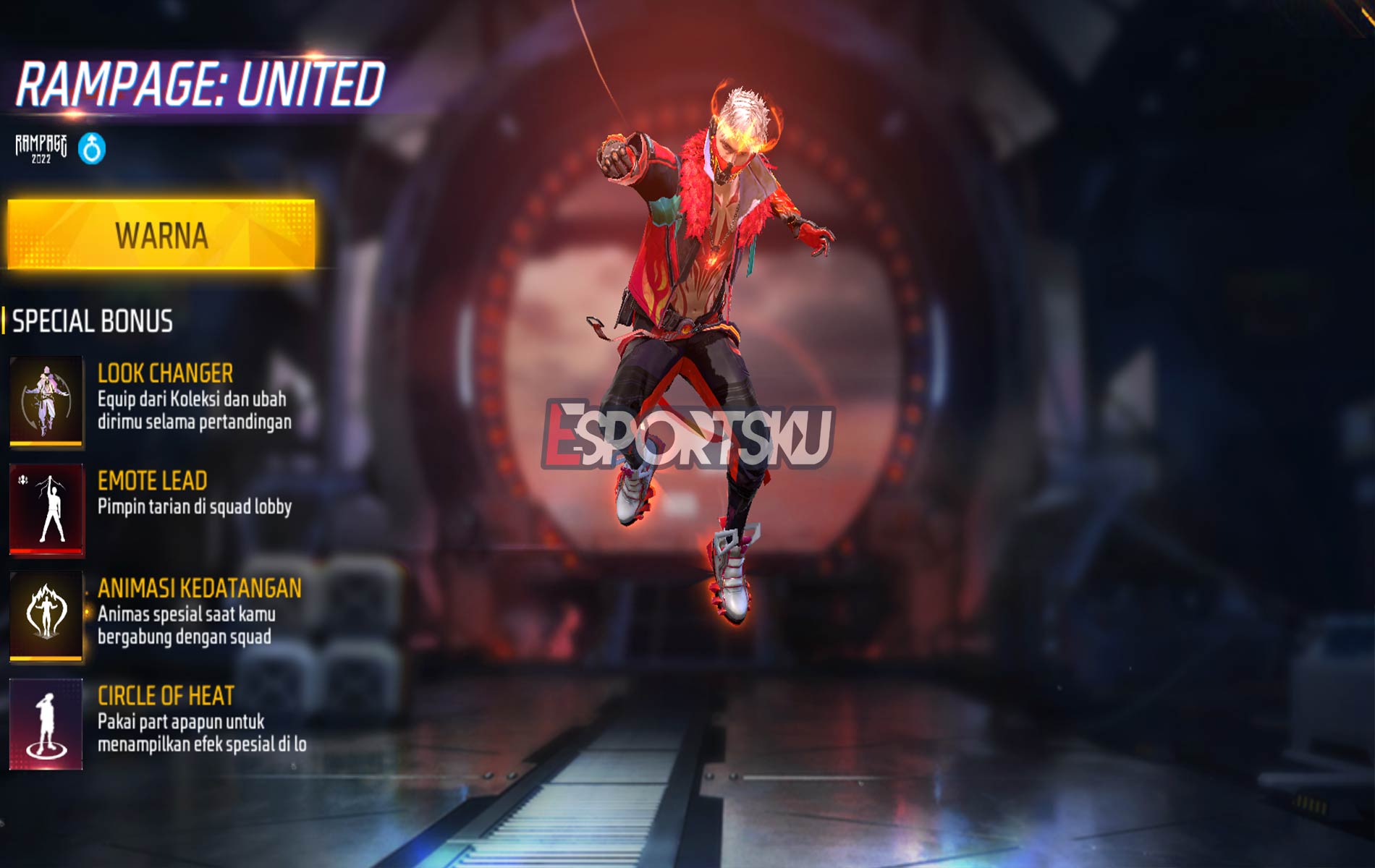
Task: Click the red bar under Emote Lead
Action: point(45,552)
